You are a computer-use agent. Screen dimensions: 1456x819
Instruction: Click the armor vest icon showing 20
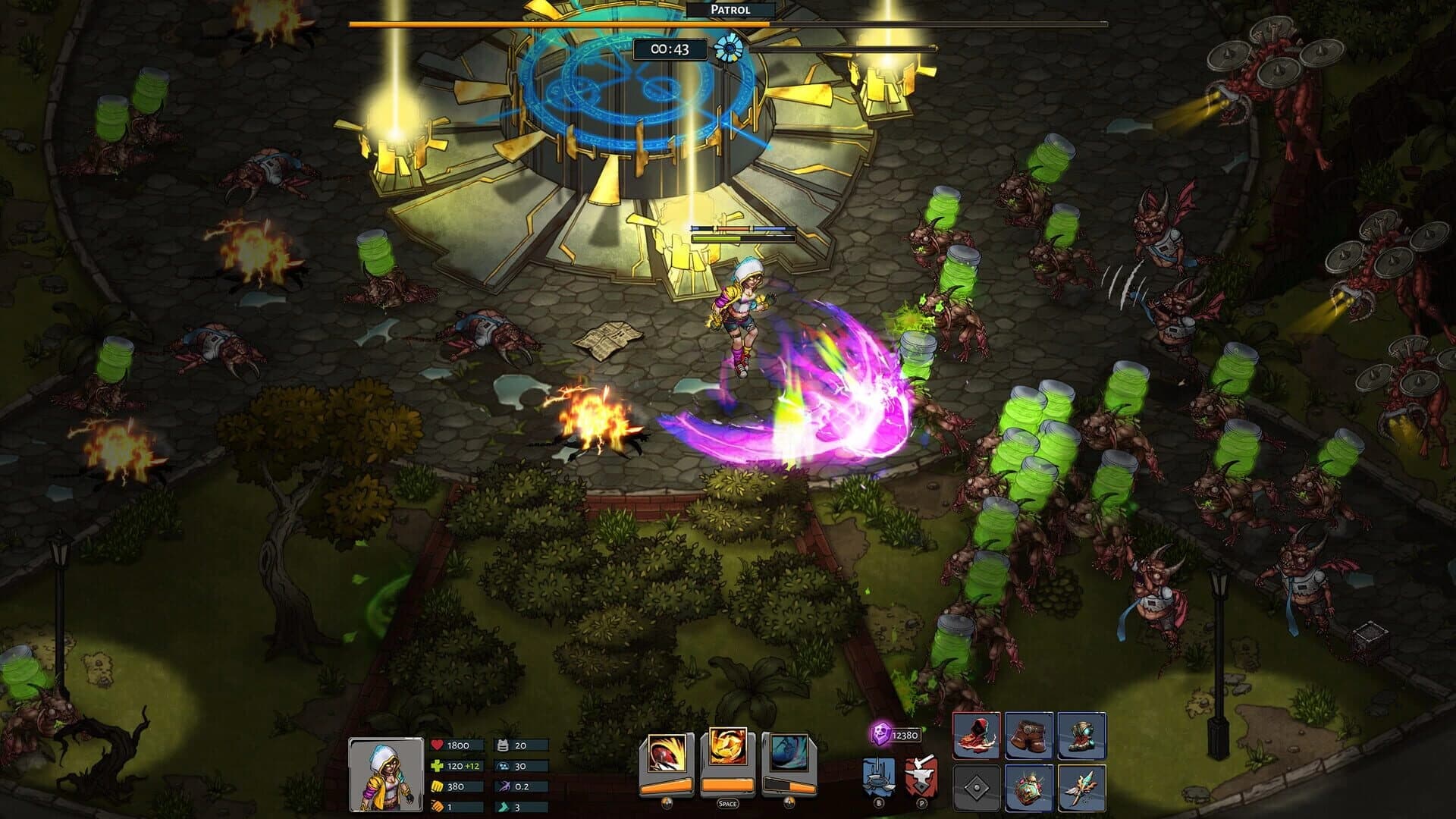[x=503, y=745]
